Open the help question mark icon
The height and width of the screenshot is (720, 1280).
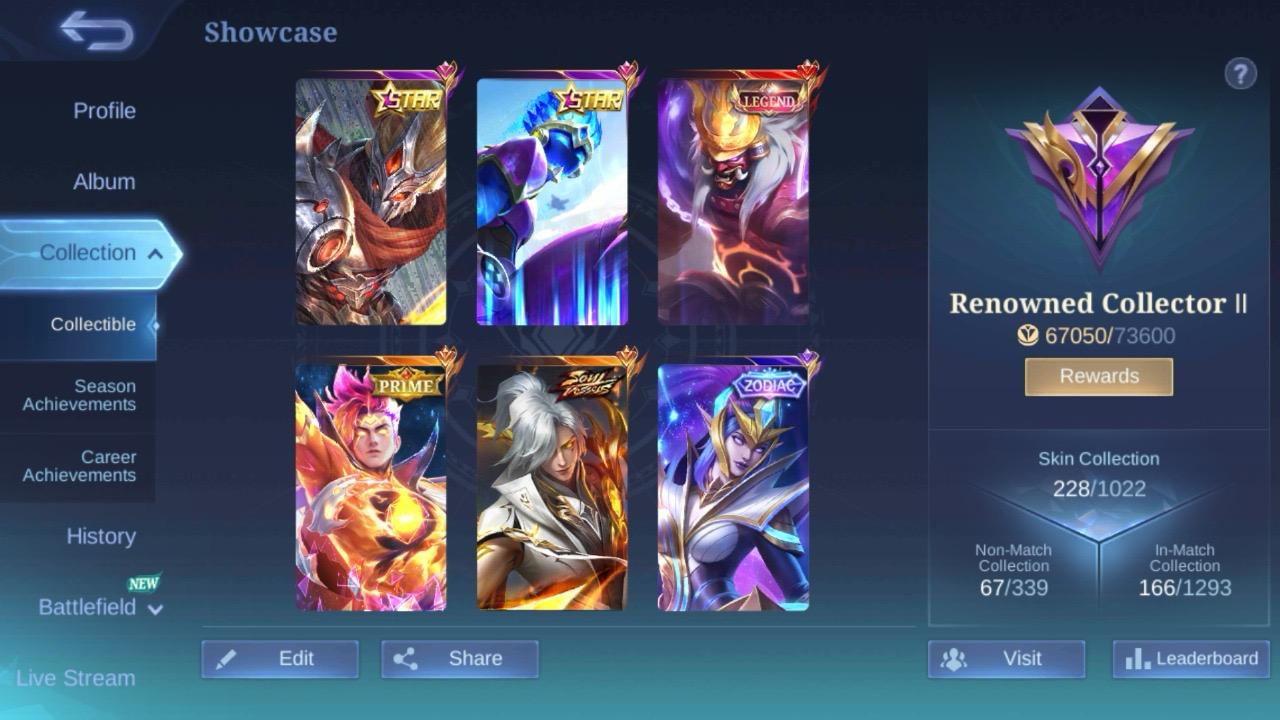coord(1241,73)
